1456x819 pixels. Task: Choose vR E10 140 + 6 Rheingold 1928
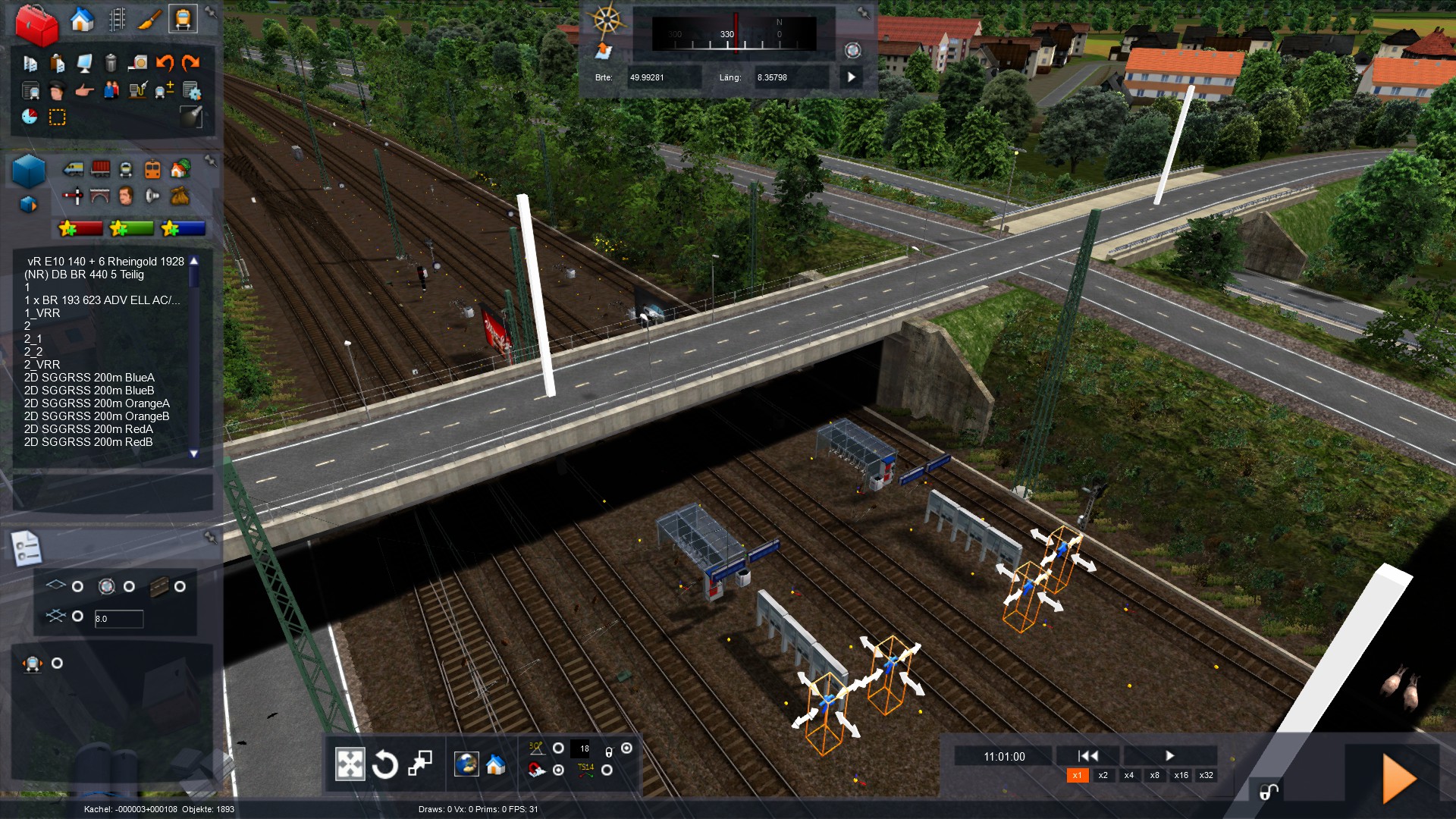(105, 262)
